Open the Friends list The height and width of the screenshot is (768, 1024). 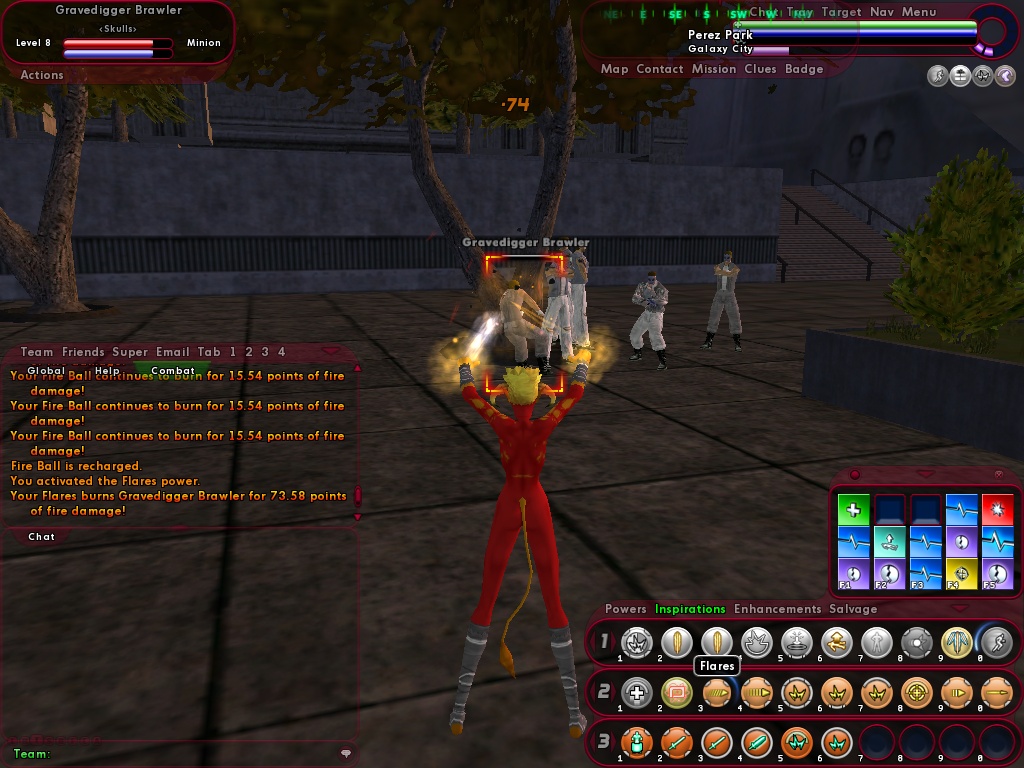tap(83, 352)
